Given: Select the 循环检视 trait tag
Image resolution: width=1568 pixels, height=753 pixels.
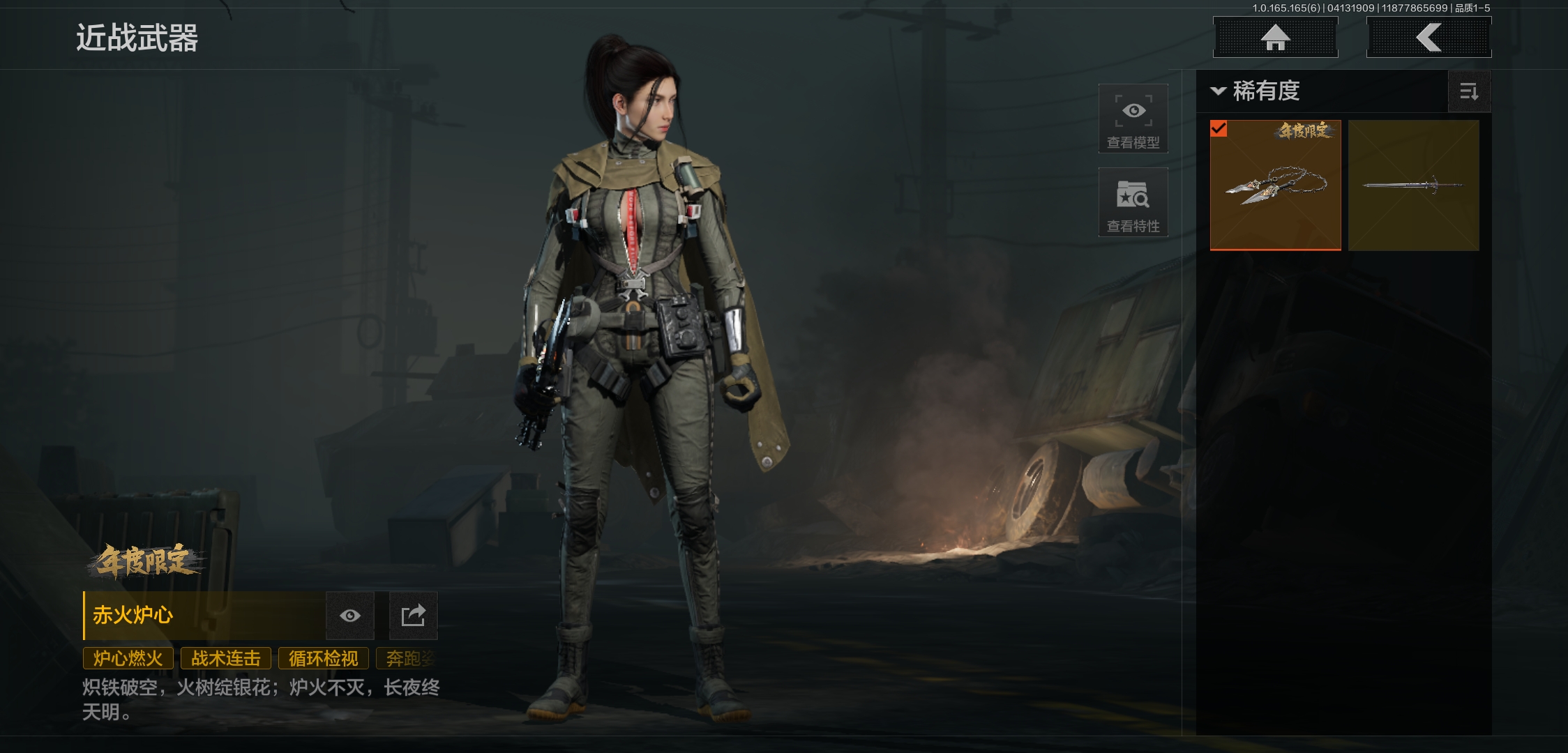Looking at the screenshot, I should click(324, 658).
